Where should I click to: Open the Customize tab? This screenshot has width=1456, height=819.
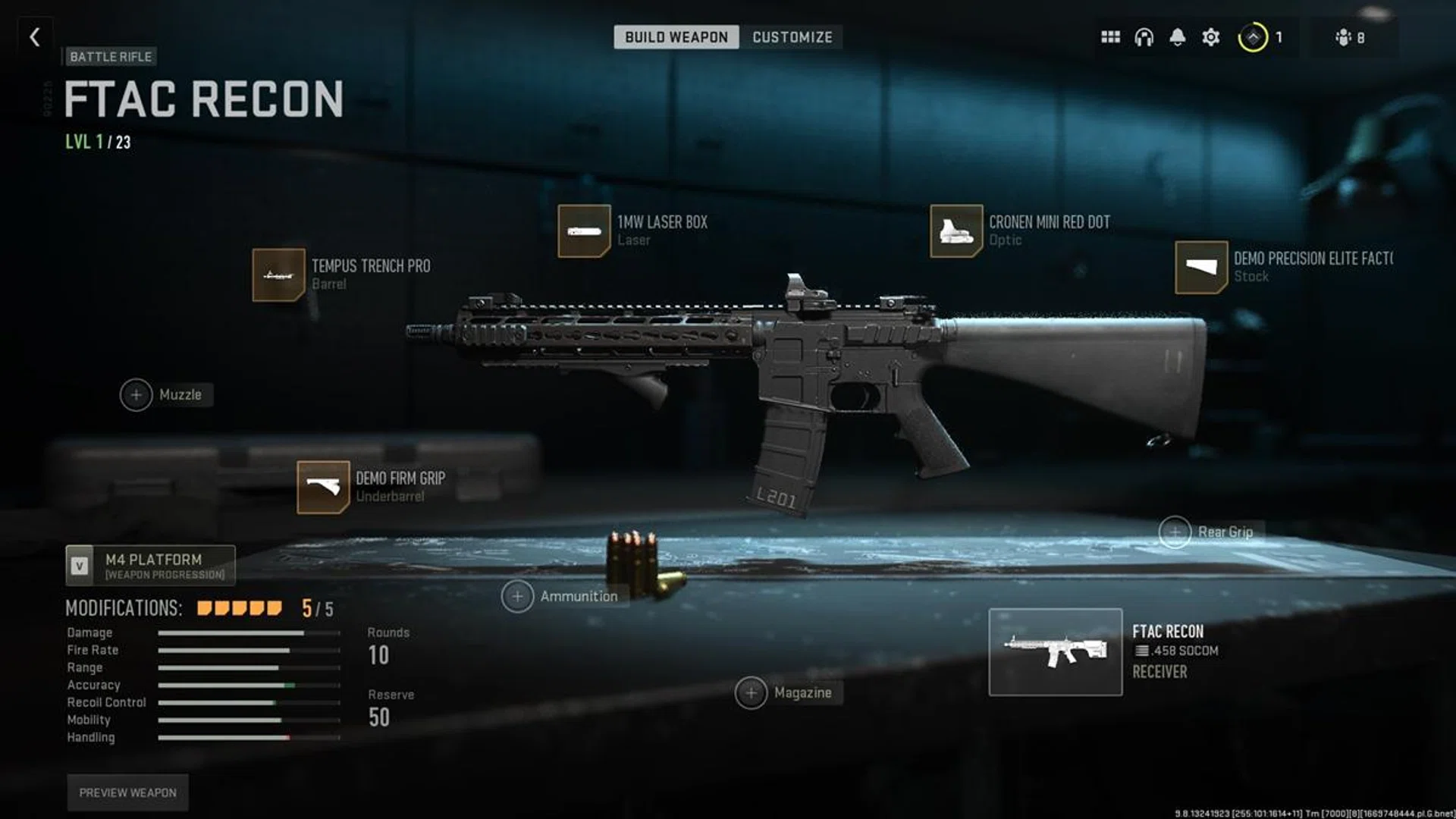(x=792, y=37)
